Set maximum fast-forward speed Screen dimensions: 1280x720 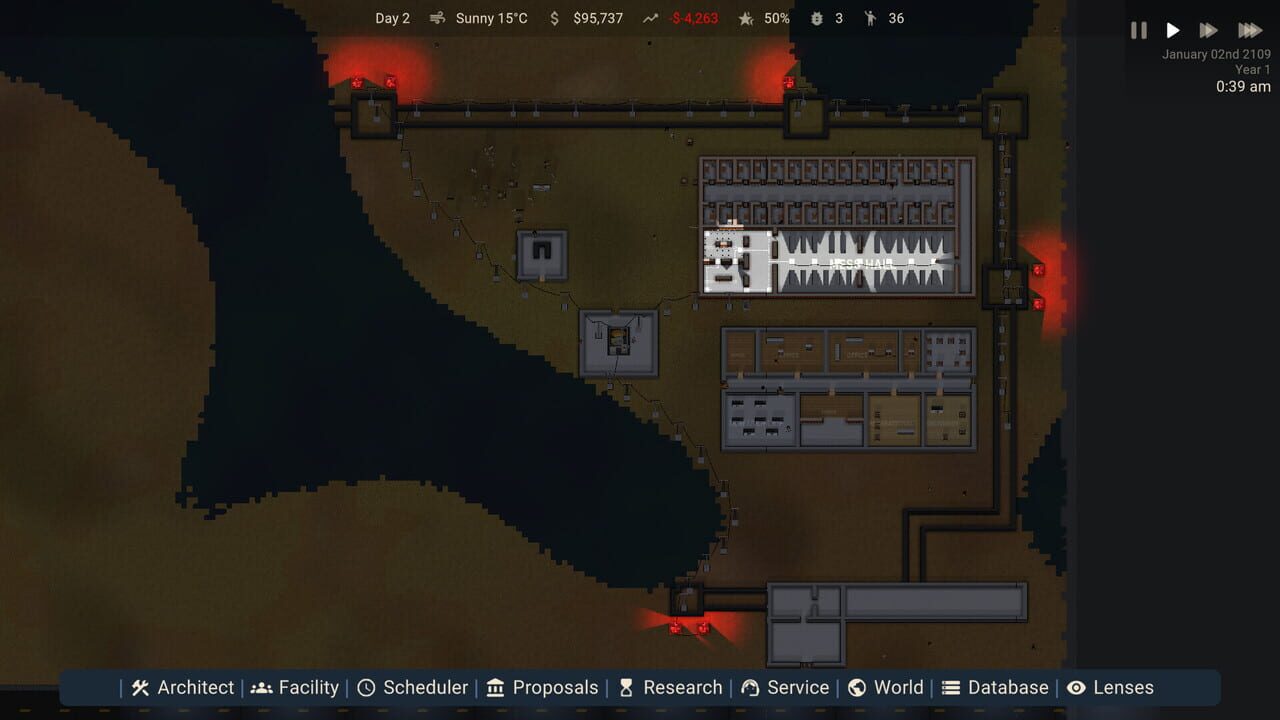pos(1249,30)
